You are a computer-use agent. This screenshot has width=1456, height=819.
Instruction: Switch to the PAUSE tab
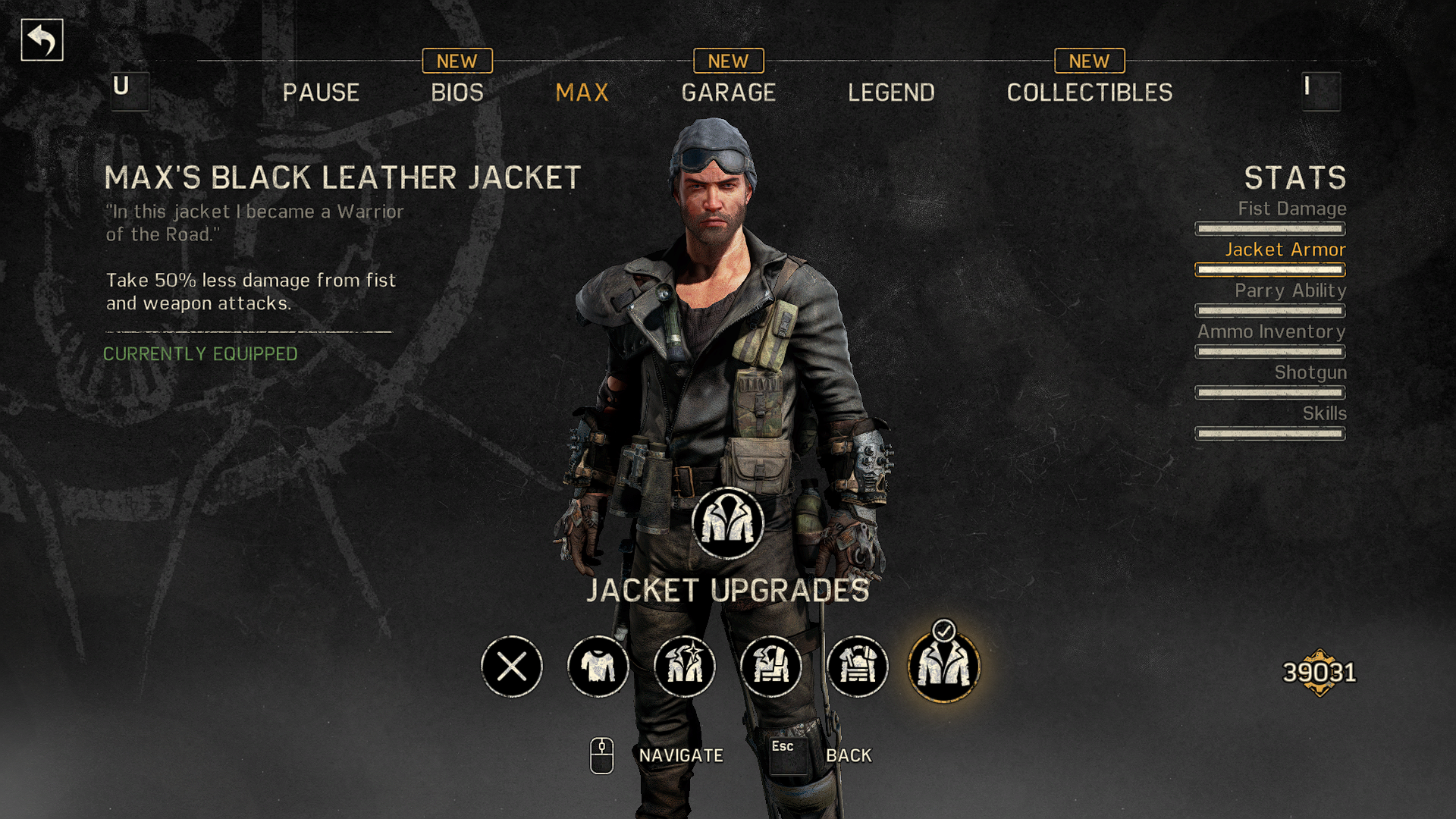pos(321,93)
